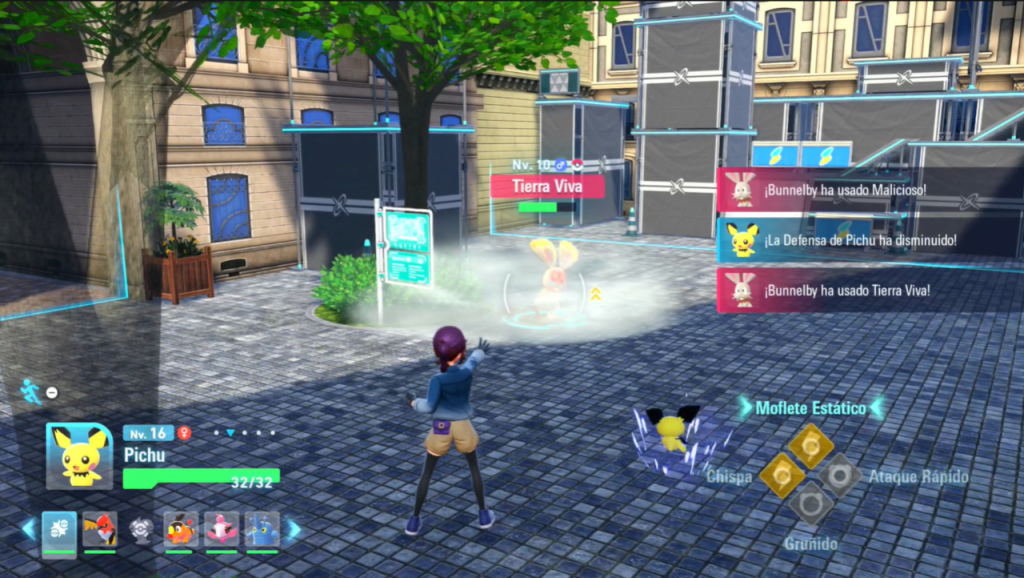Select Fletchinder in the party bar

(100, 529)
